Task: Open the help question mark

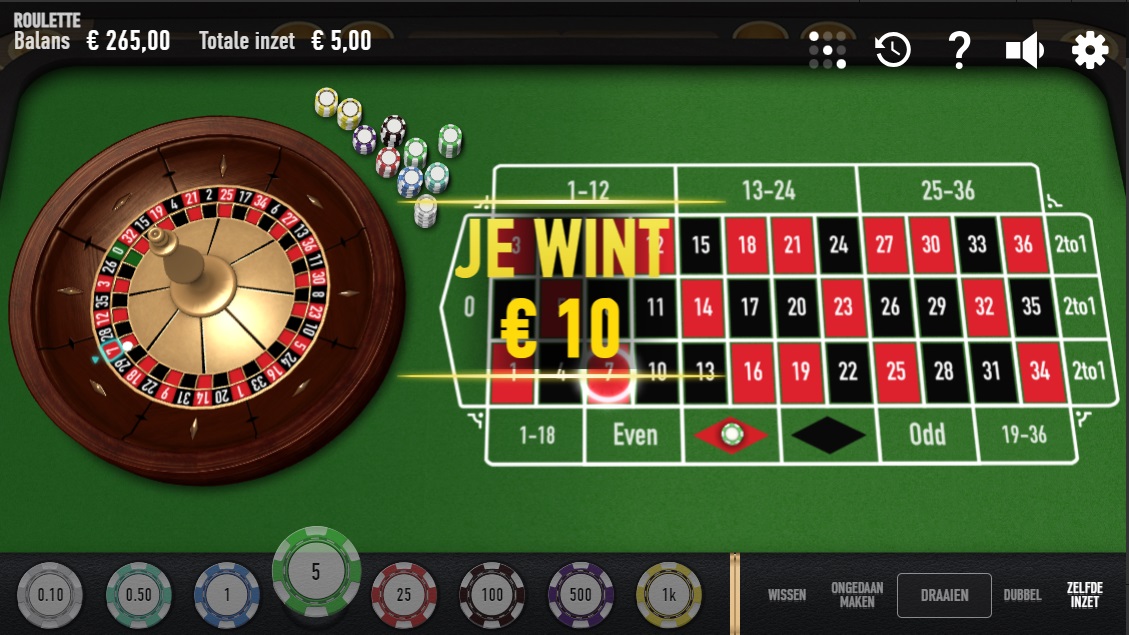Action: 959,50
